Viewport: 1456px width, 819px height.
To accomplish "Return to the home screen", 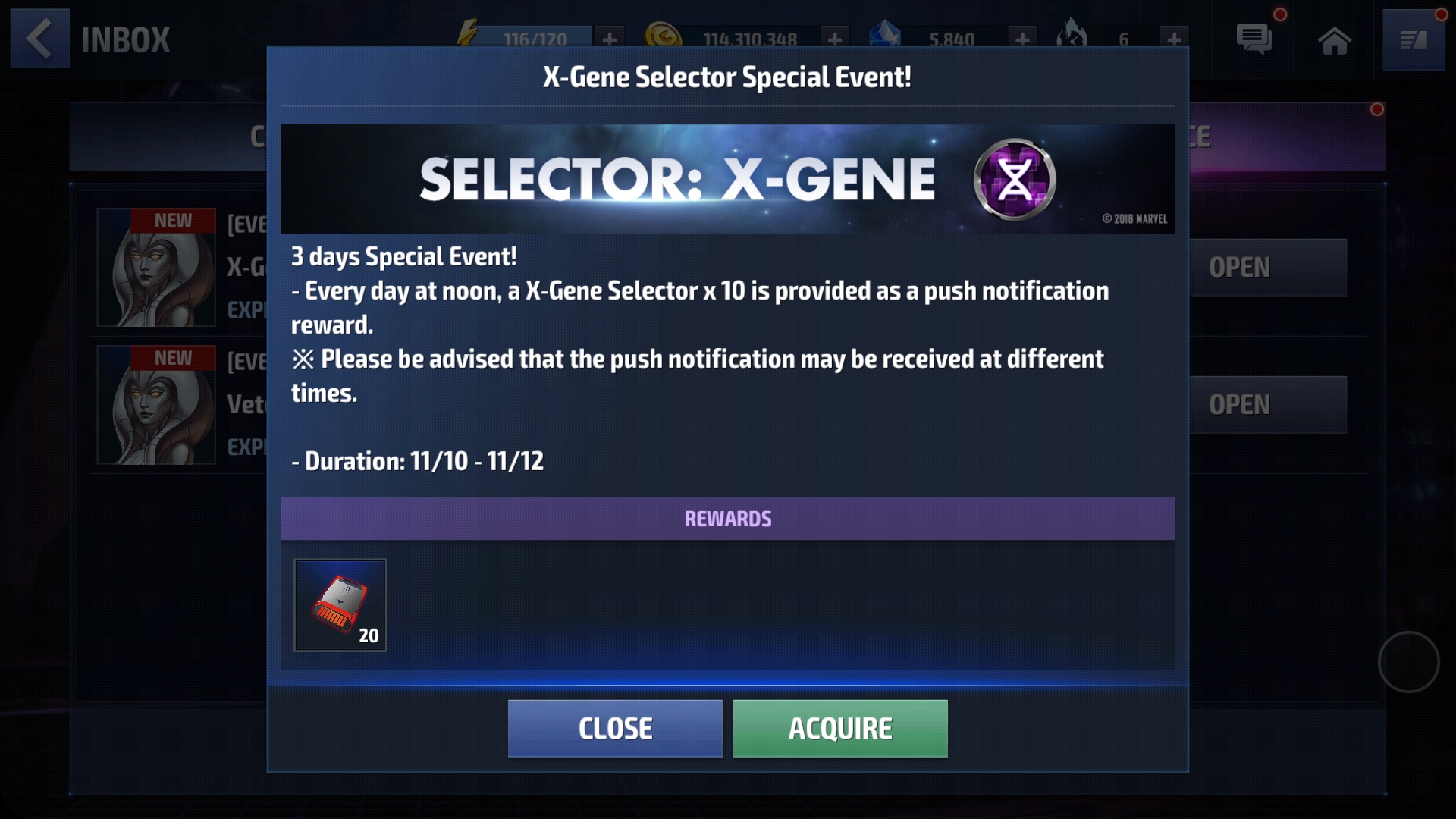I will click(1334, 40).
